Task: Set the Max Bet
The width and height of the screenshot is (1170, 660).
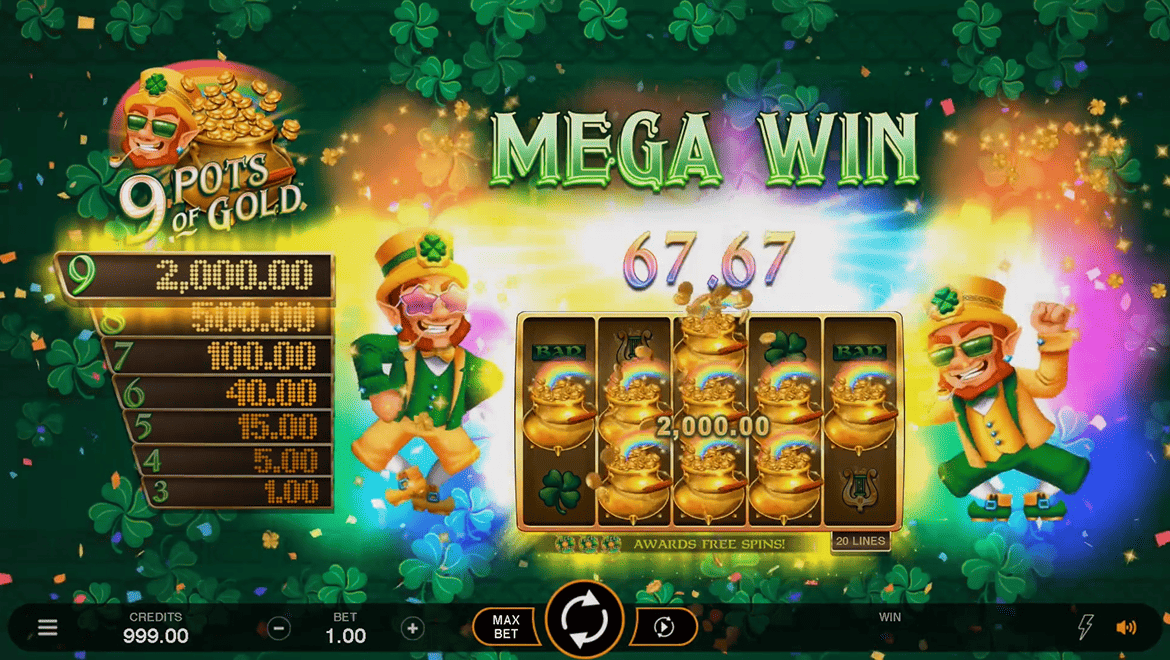Action: 506,627
